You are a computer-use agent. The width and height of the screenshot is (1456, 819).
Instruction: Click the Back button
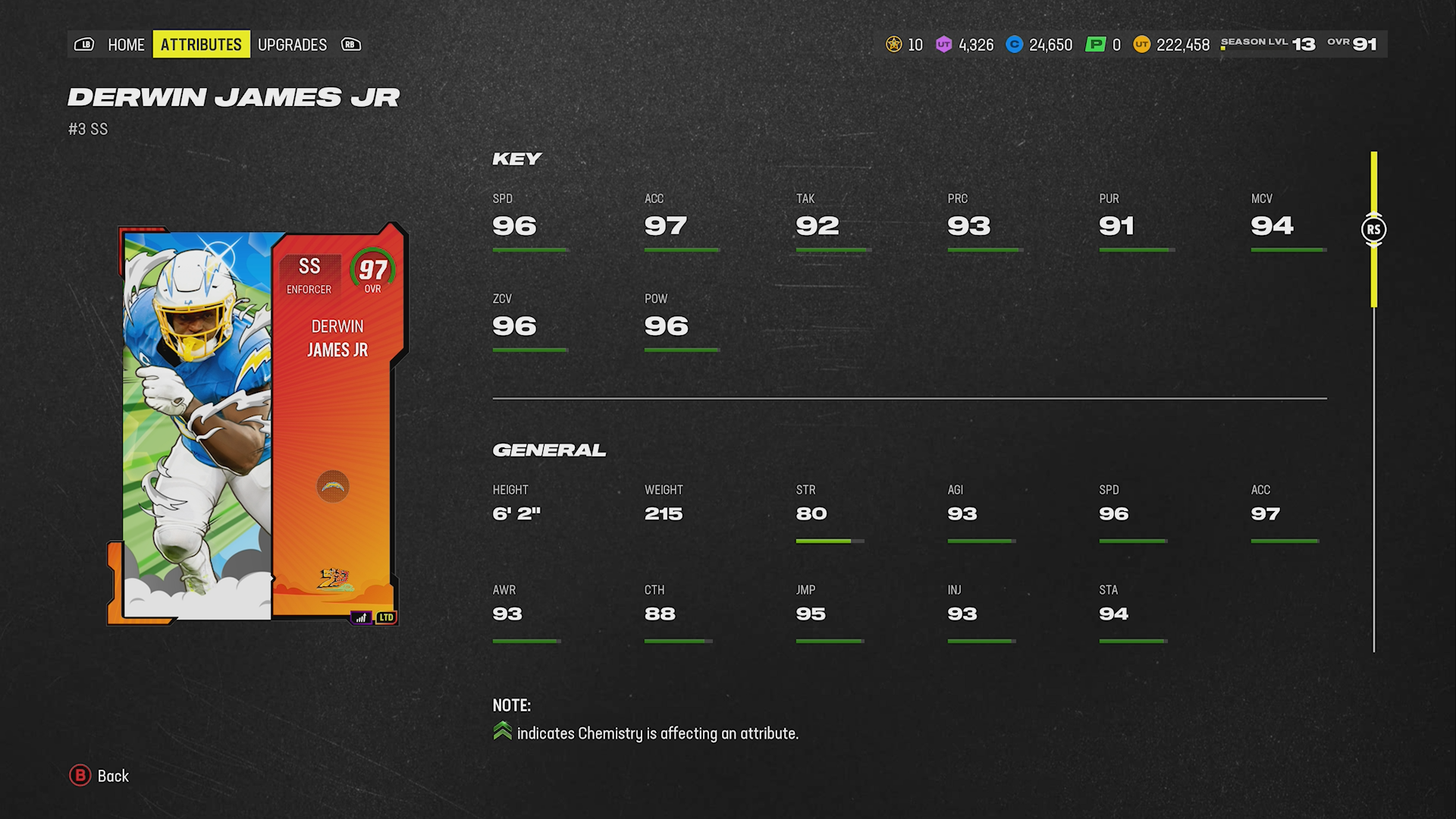pos(111,777)
